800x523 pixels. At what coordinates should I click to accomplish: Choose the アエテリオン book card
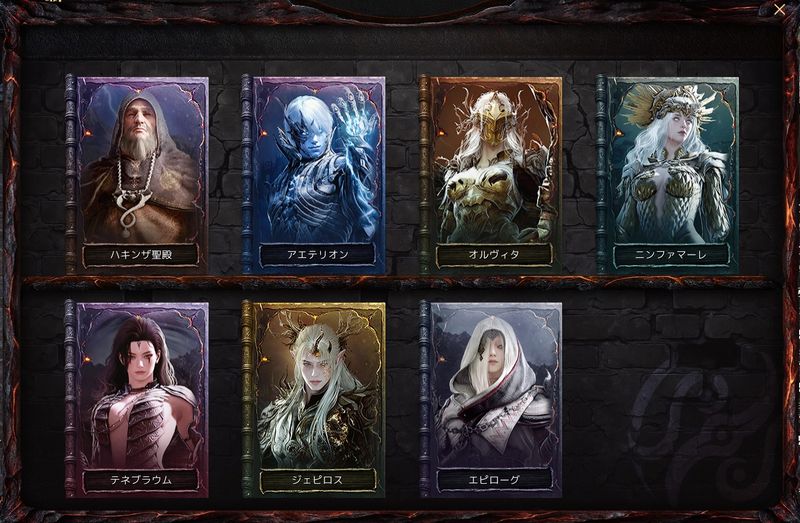317,170
